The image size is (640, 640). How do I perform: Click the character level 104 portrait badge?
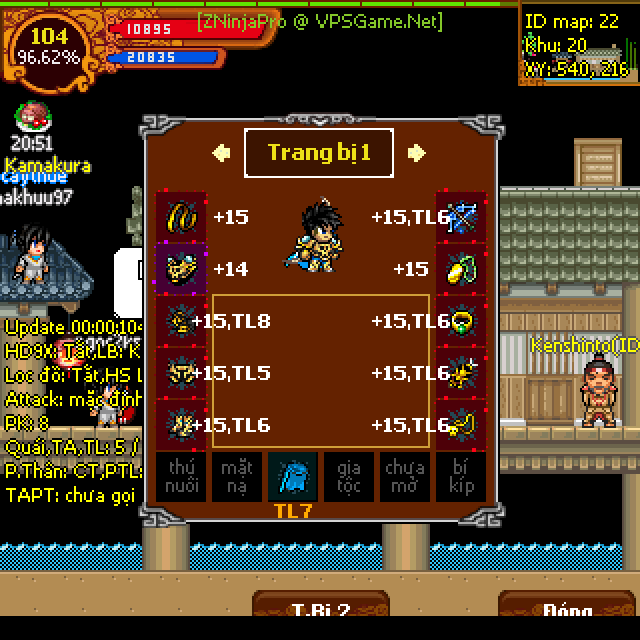49,47
